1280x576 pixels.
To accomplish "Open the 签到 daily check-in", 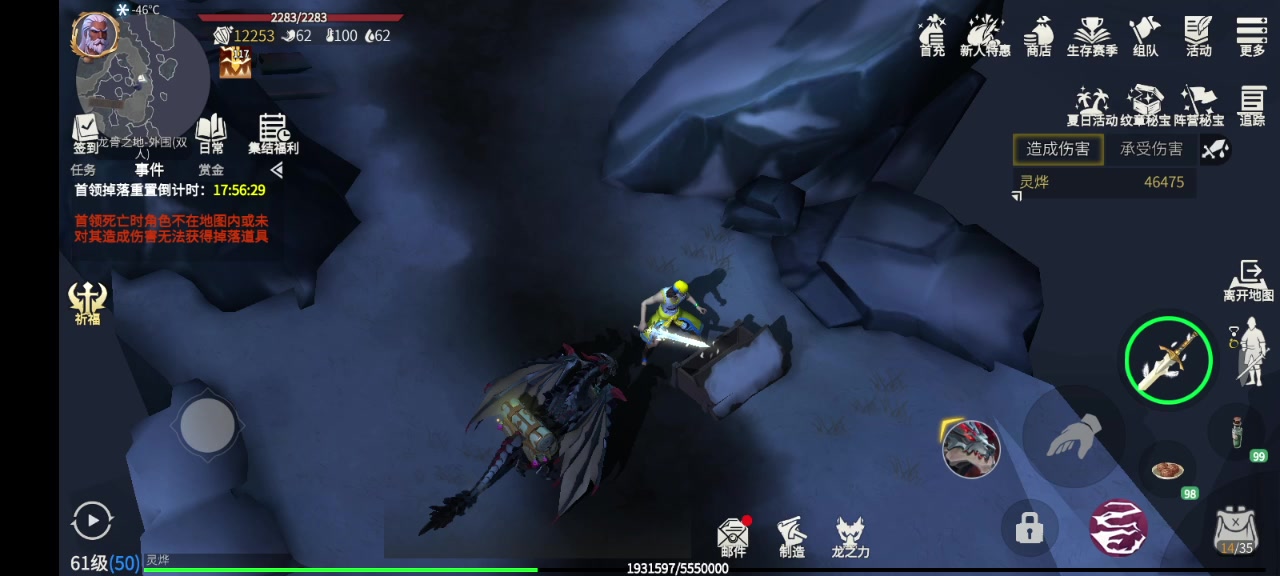I will pos(85,133).
